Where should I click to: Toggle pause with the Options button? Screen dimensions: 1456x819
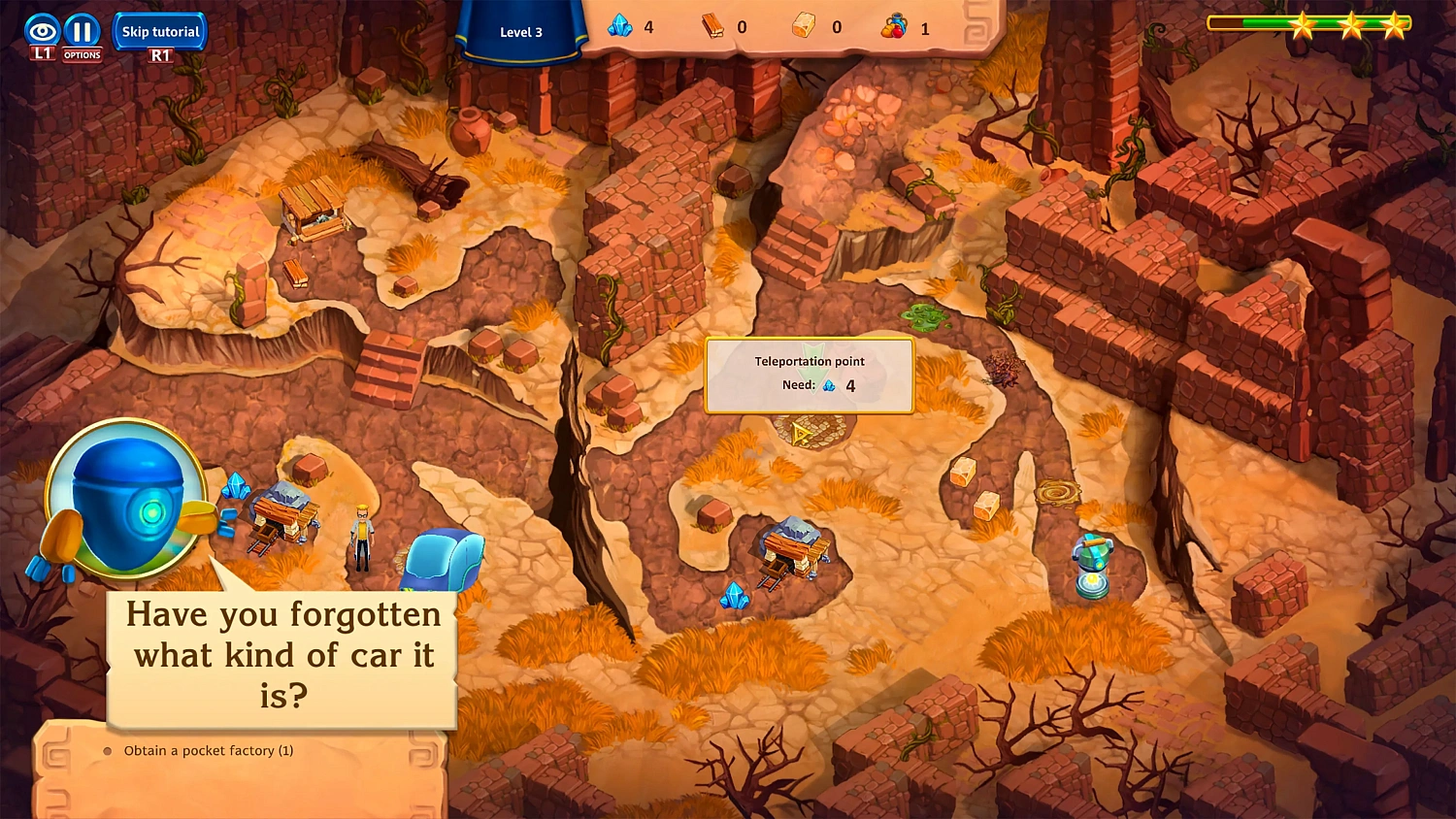[x=82, y=31]
